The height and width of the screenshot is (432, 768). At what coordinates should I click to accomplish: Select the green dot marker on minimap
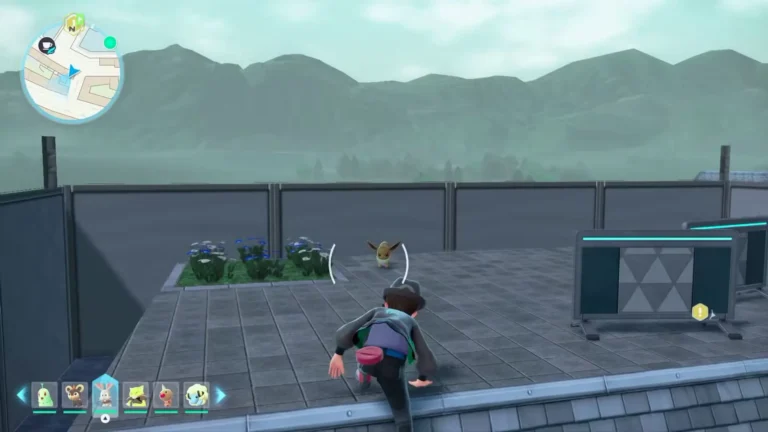pos(110,43)
